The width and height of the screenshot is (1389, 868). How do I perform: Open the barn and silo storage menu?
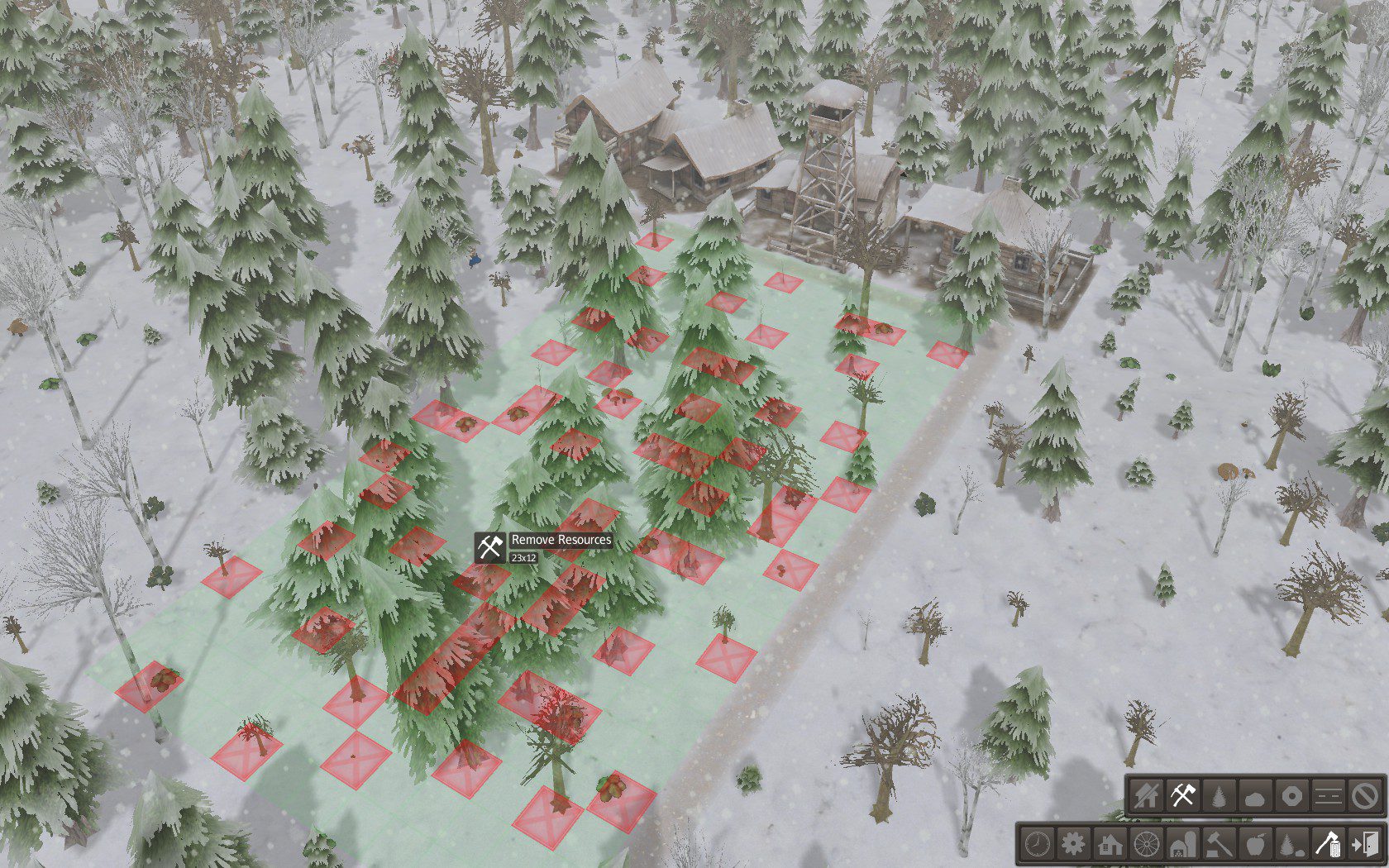click(x=1182, y=844)
